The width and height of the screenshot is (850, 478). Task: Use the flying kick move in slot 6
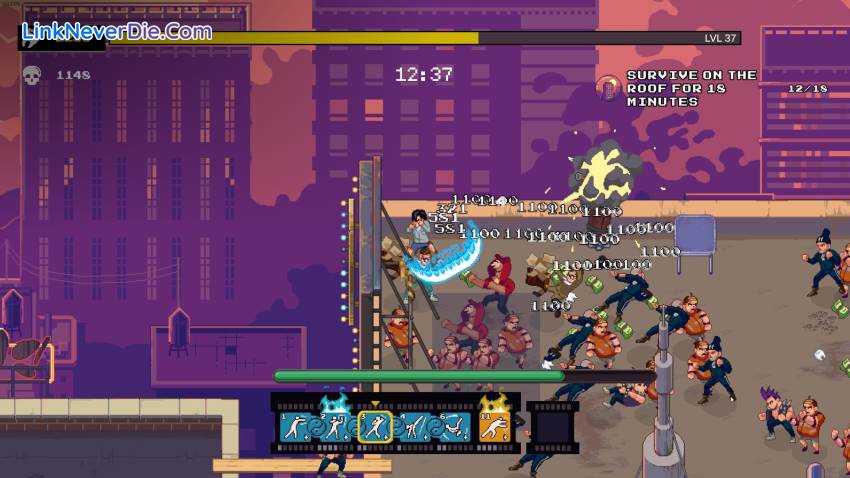click(x=453, y=427)
